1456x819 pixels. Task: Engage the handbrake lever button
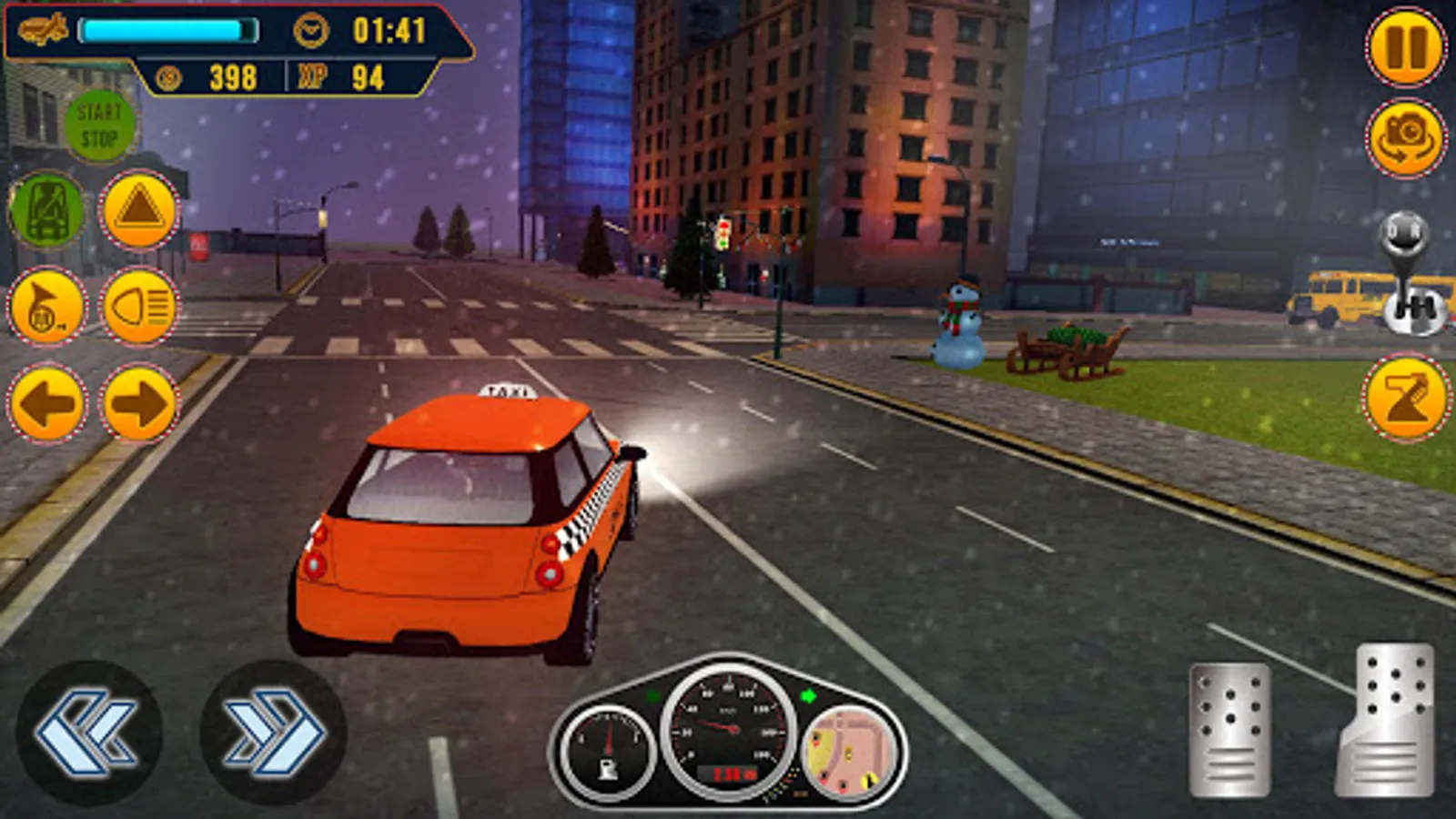click(1406, 398)
